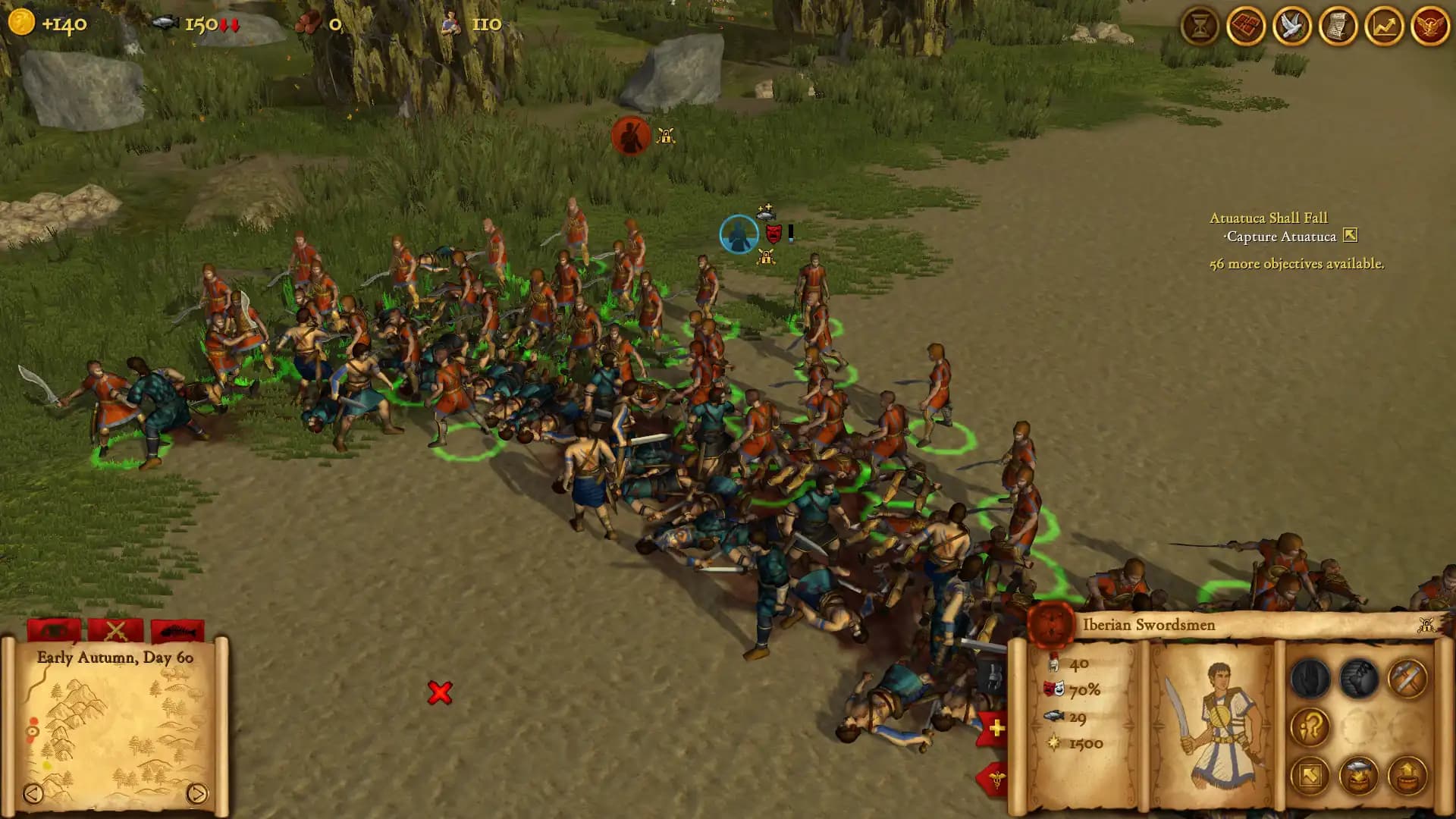Toggle the second dark formation circle
Viewport: 1456px width, 819px height.
click(x=1357, y=678)
